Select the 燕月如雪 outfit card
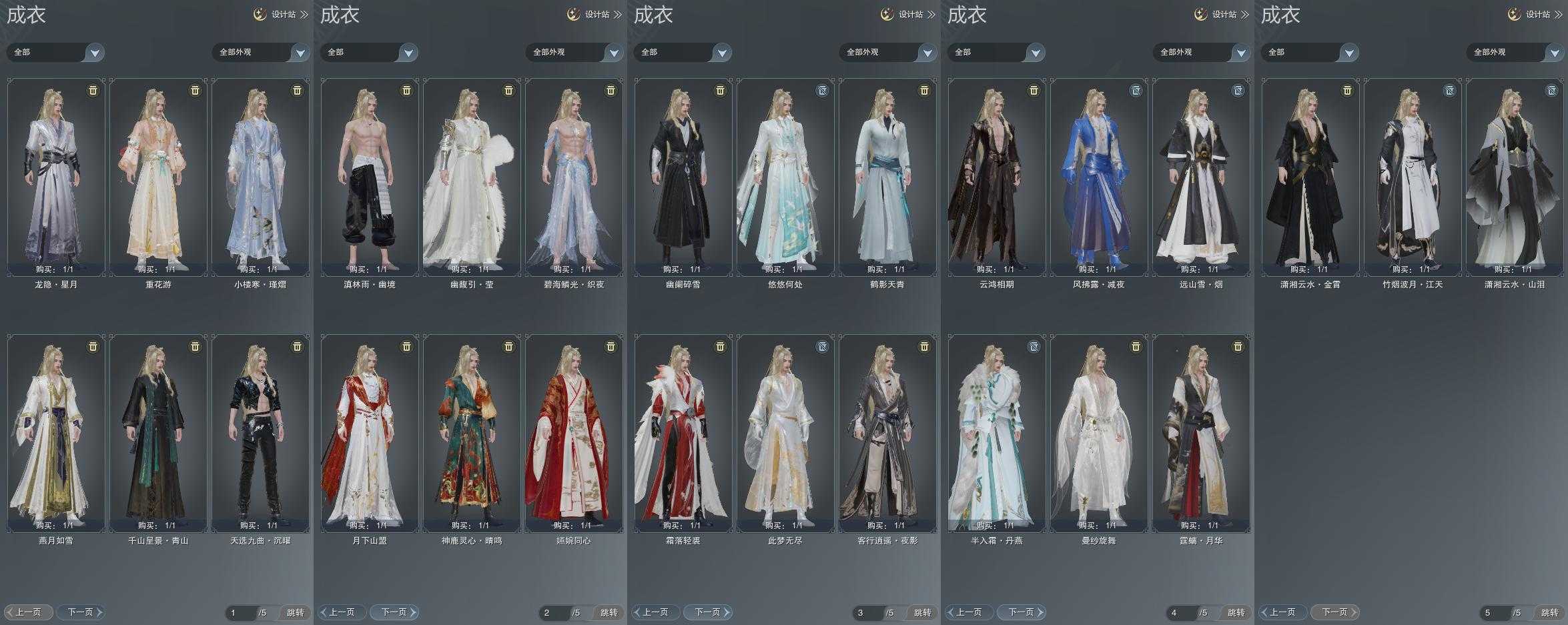This screenshot has width=1568, height=625. point(56,434)
